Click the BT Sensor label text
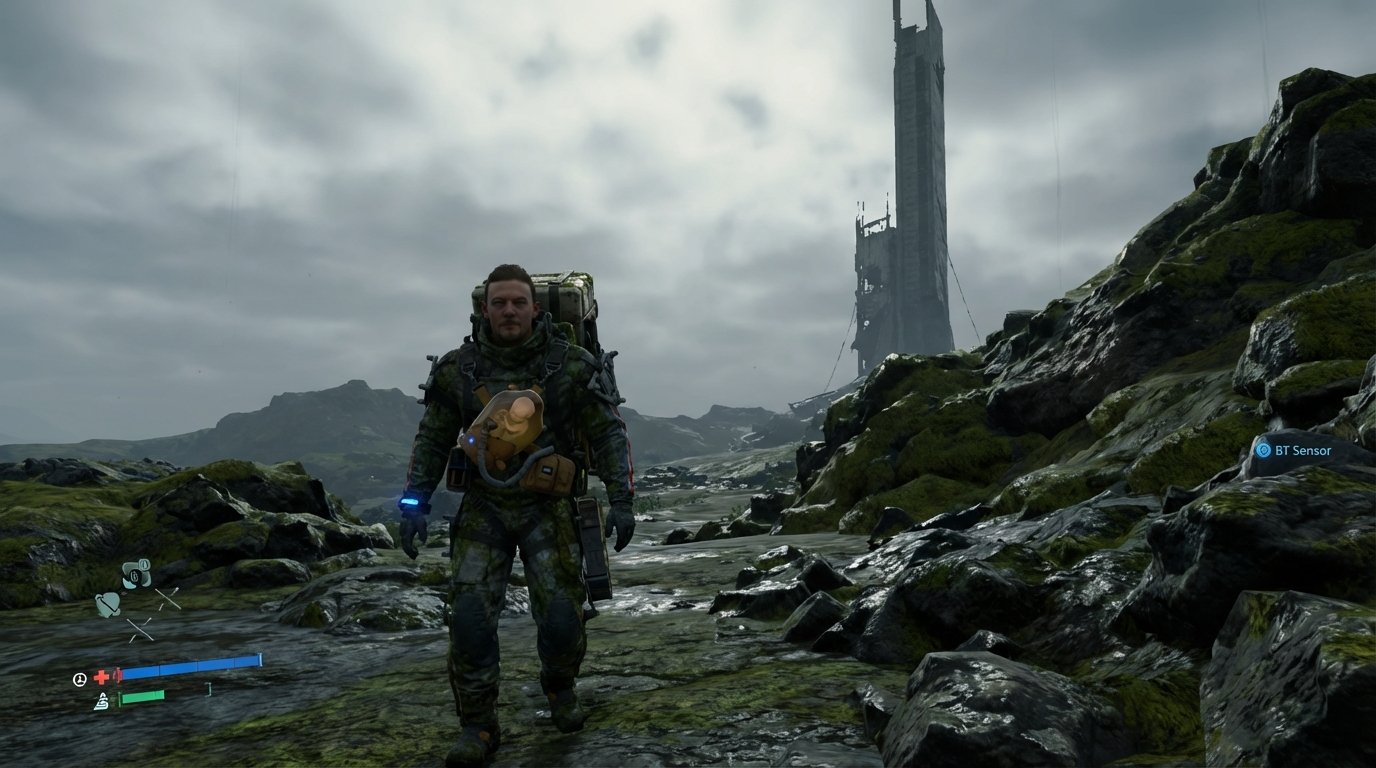This screenshot has height=768, width=1376. point(1303,450)
